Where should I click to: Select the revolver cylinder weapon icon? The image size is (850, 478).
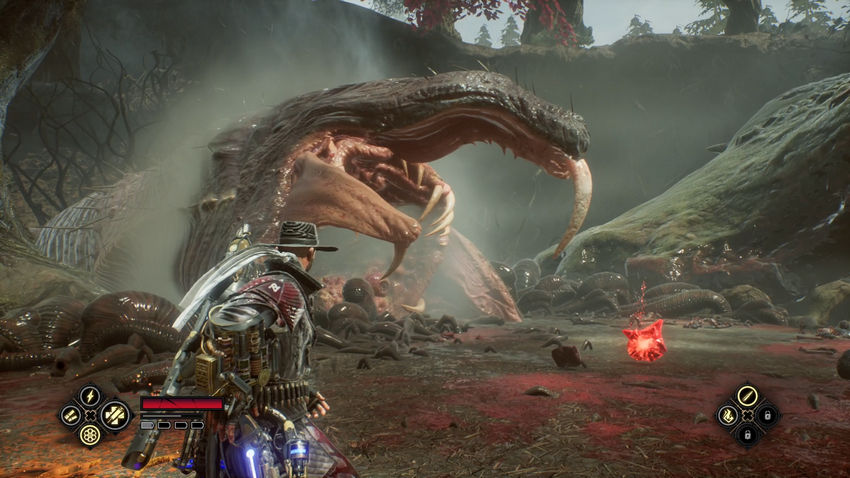90,434
